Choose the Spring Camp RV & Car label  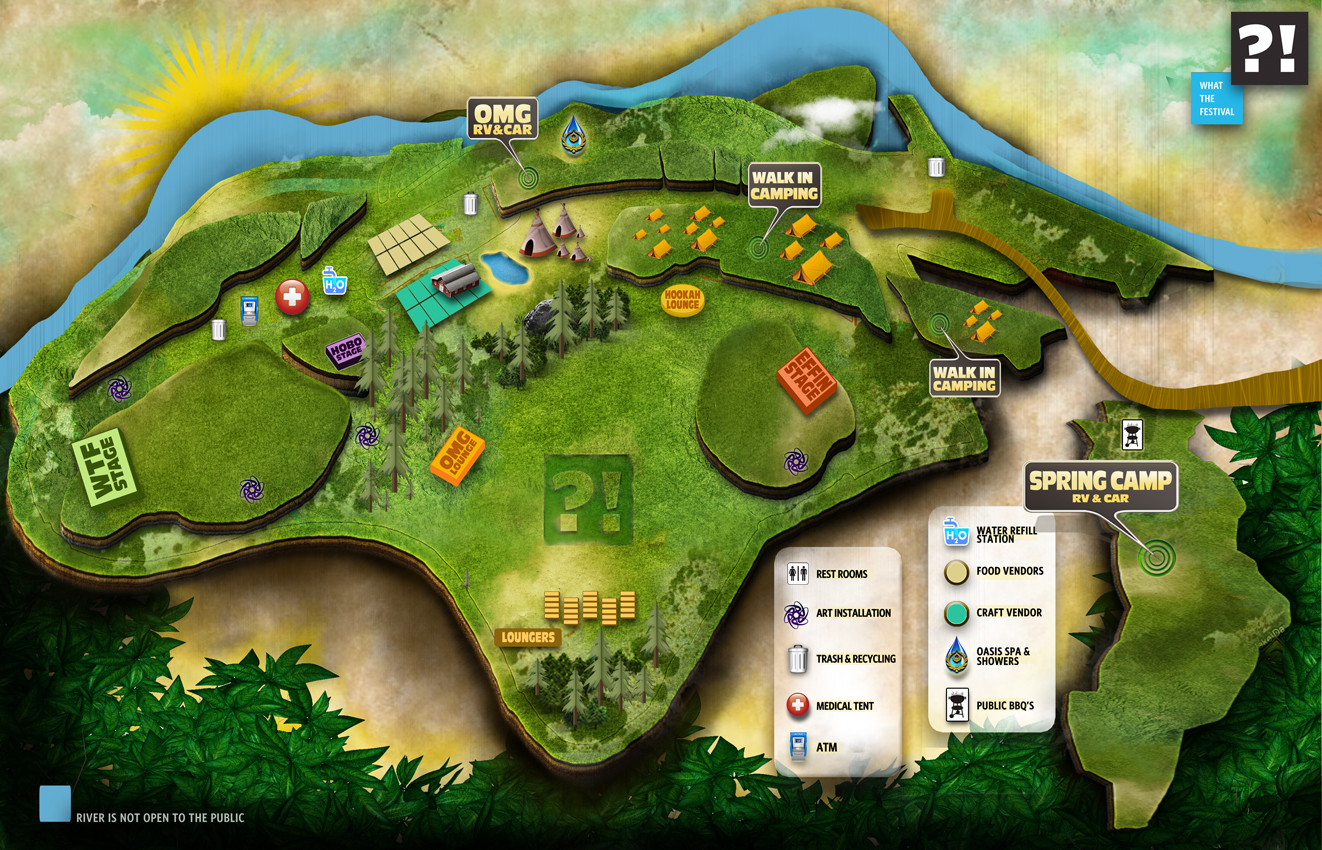[x=1100, y=487]
